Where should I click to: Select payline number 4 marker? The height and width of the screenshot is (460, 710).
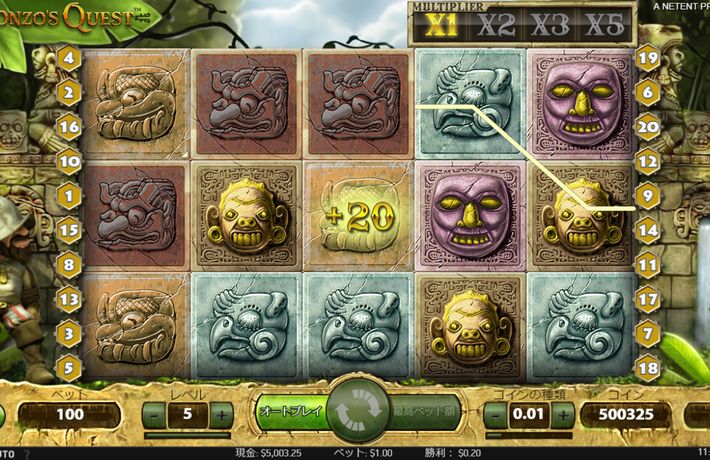(69, 58)
